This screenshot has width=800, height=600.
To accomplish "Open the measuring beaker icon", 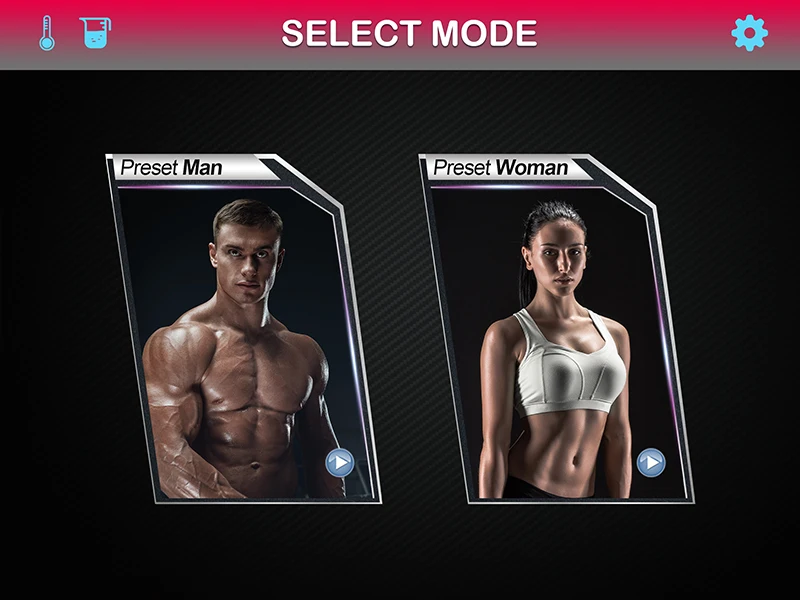I will point(95,34).
